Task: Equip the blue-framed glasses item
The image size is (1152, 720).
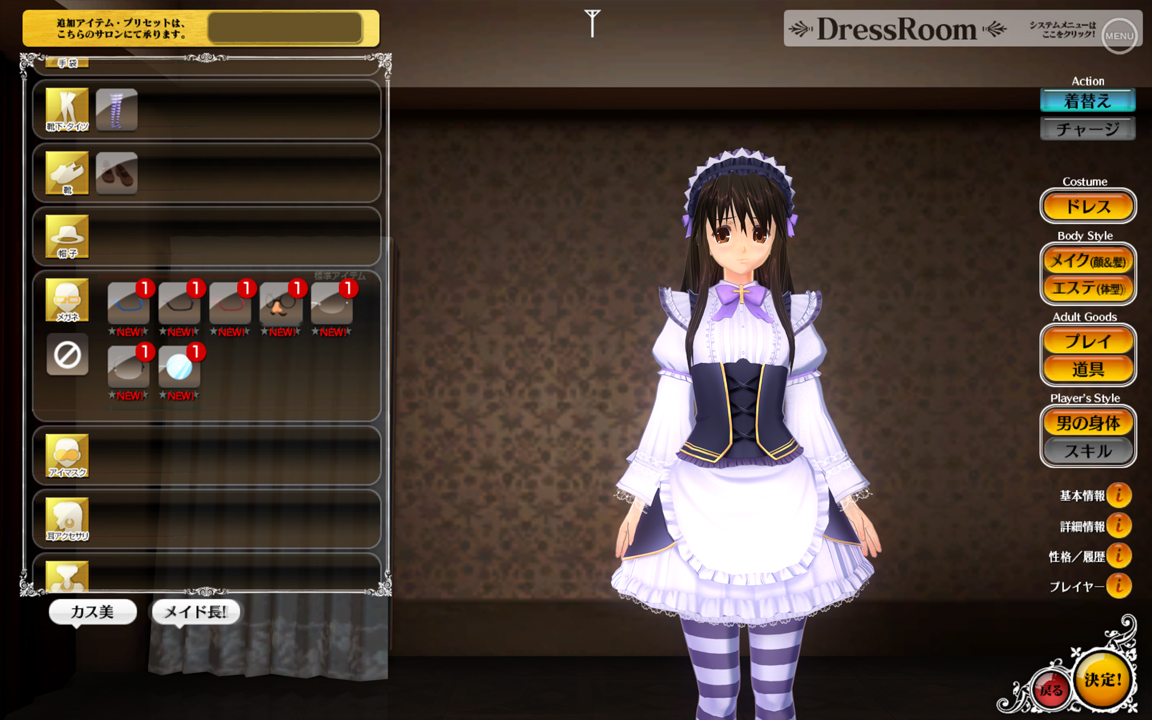Action: click(x=128, y=303)
